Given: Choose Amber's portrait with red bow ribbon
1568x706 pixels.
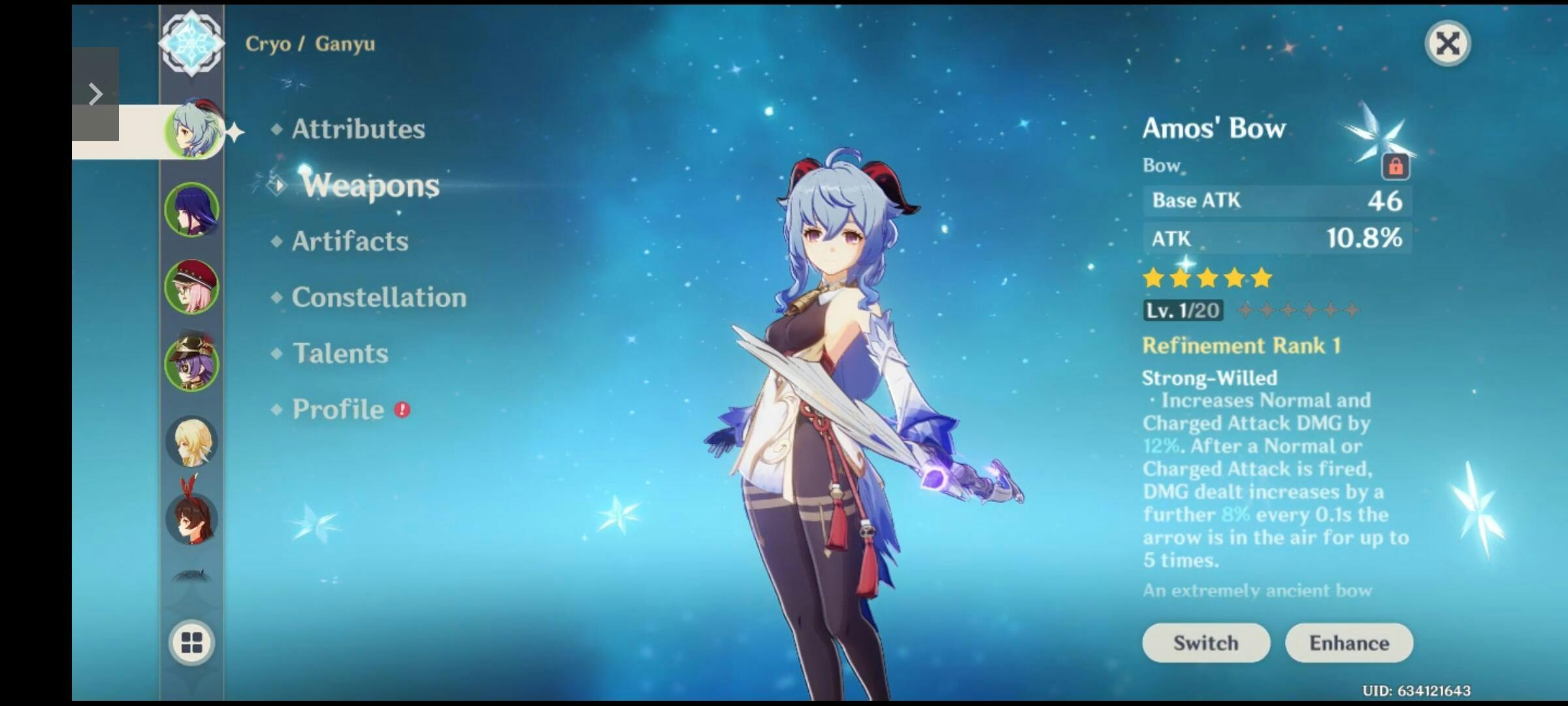Looking at the screenshot, I should click(191, 518).
